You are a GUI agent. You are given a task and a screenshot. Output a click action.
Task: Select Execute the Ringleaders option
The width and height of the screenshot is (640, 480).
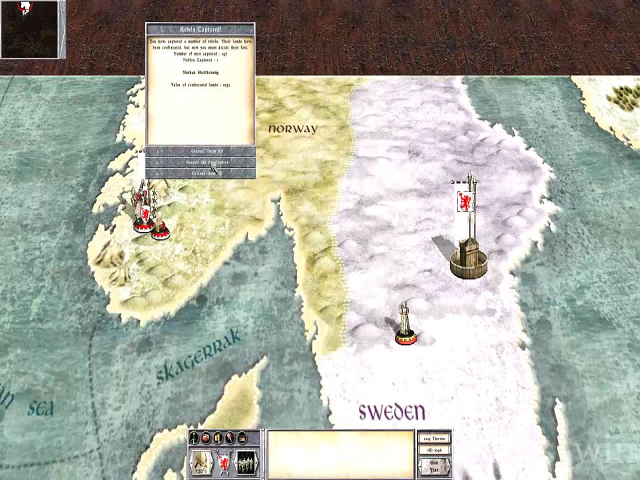pyautogui.click(x=201, y=162)
